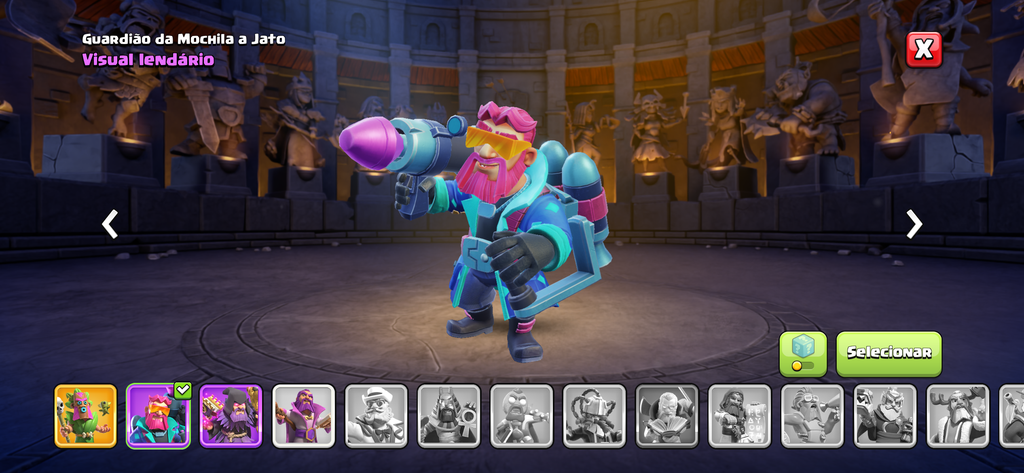The height and width of the screenshot is (473, 1024).
Task: Toggle the random skin cube switch
Action: tap(803, 353)
